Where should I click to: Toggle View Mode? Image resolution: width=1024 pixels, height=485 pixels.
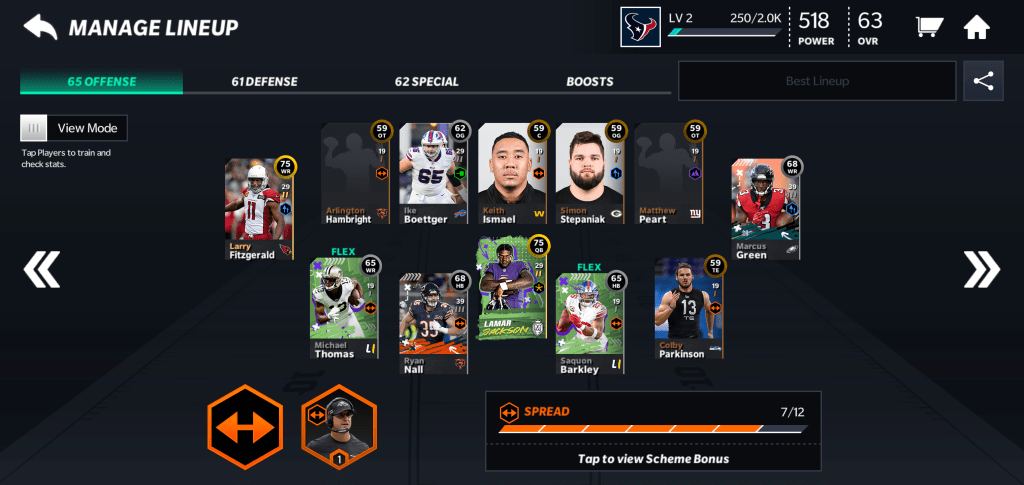tap(74, 128)
